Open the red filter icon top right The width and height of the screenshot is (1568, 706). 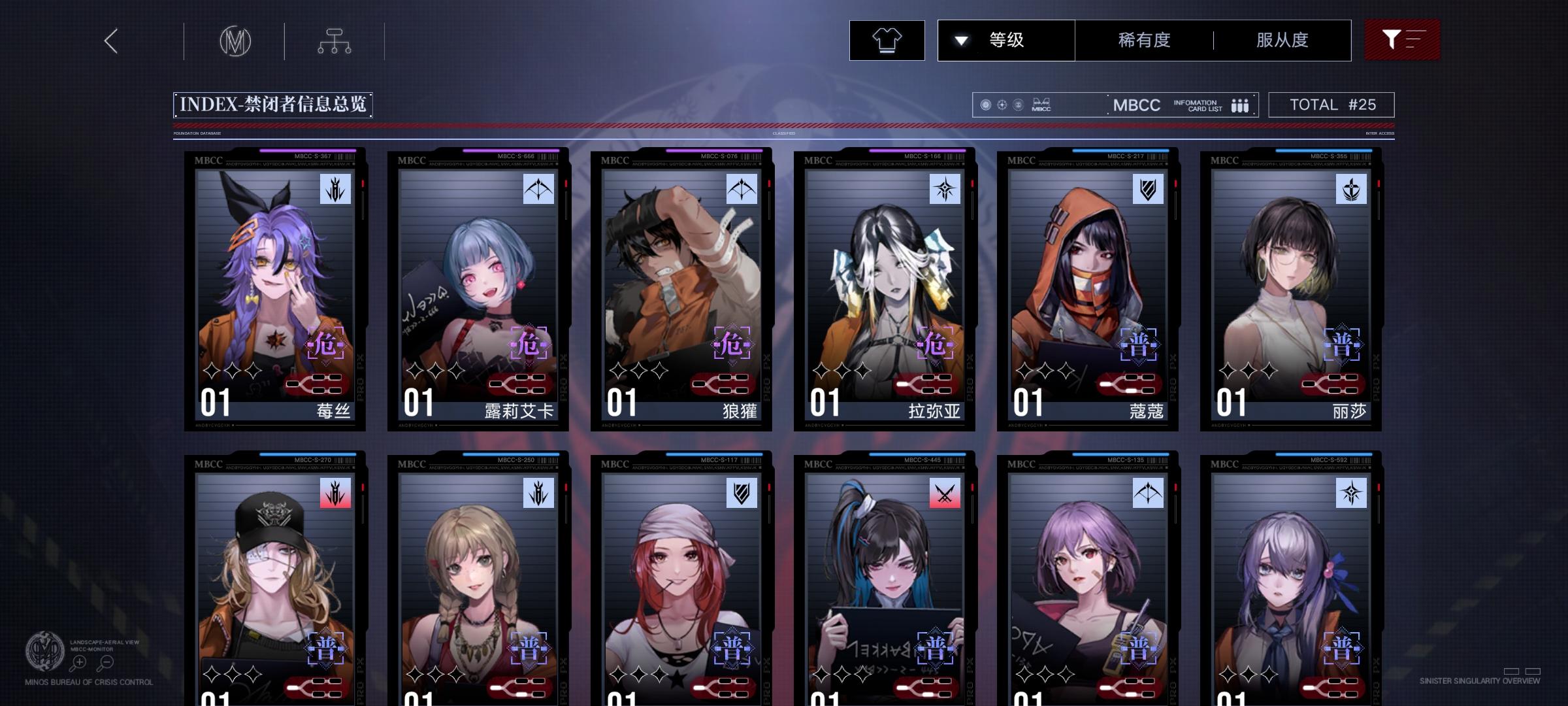point(1401,40)
